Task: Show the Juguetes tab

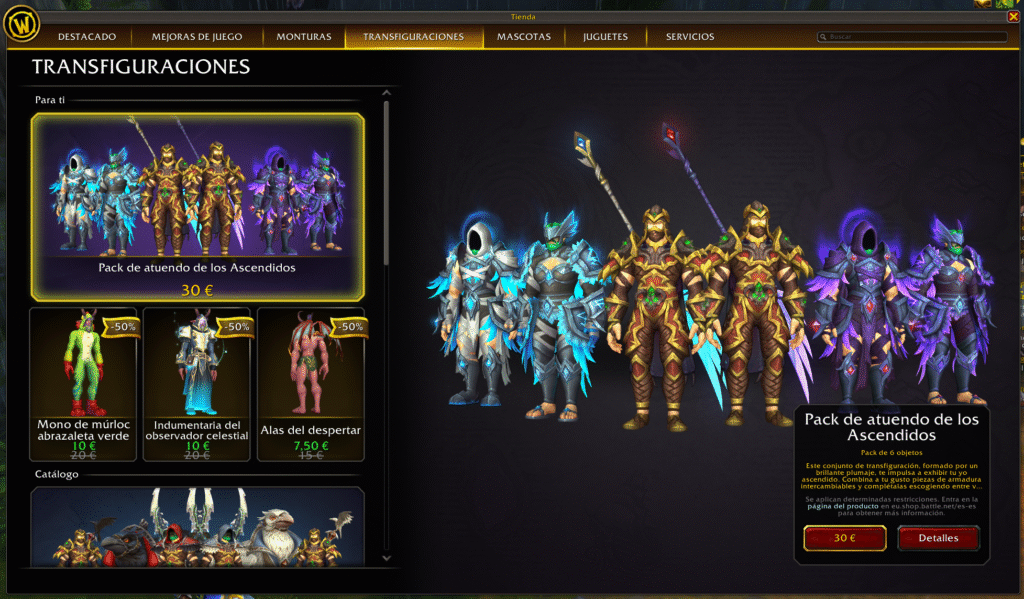Action: click(x=605, y=37)
